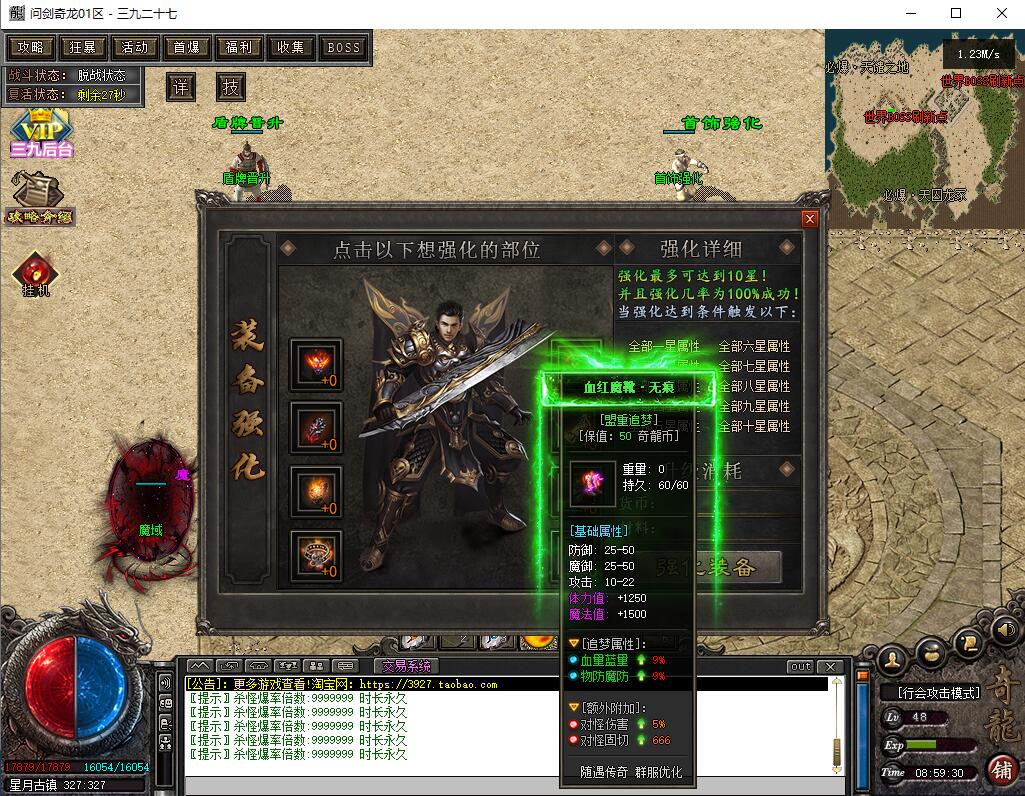Screen dimensions: 1025x796
Task: Open the BOSS menu
Action: point(344,47)
